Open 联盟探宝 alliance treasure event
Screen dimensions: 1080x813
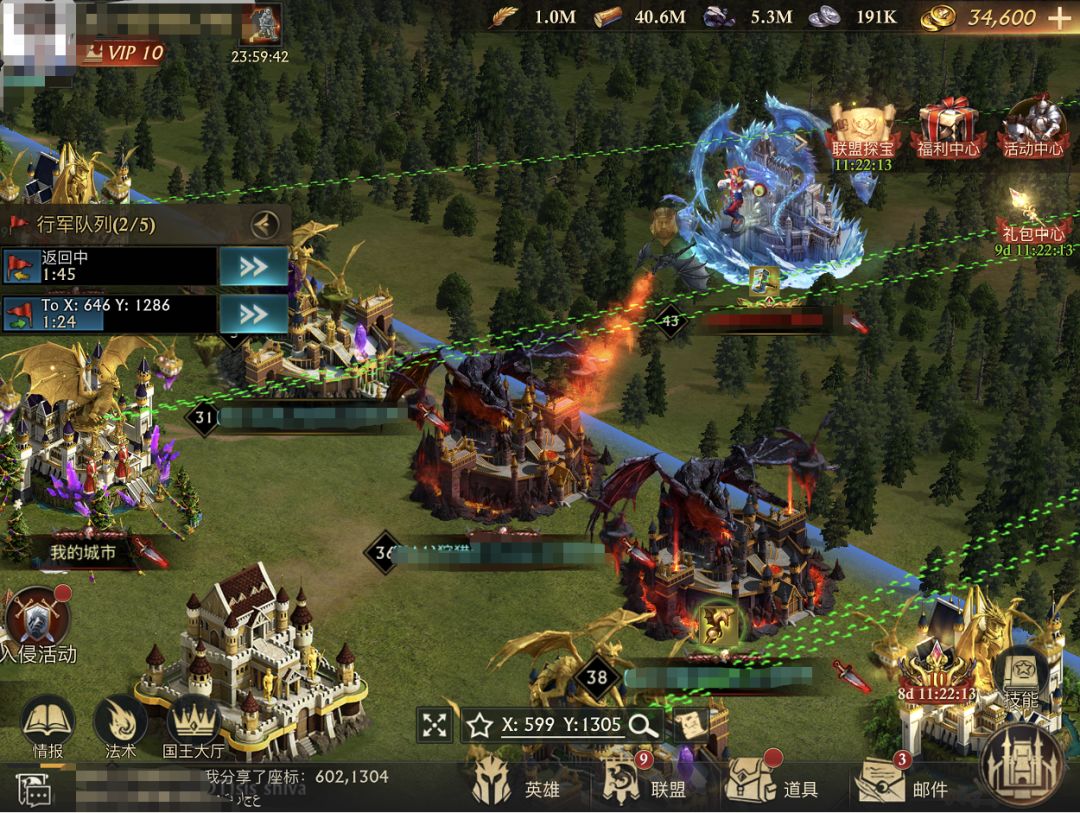(x=862, y=128)
